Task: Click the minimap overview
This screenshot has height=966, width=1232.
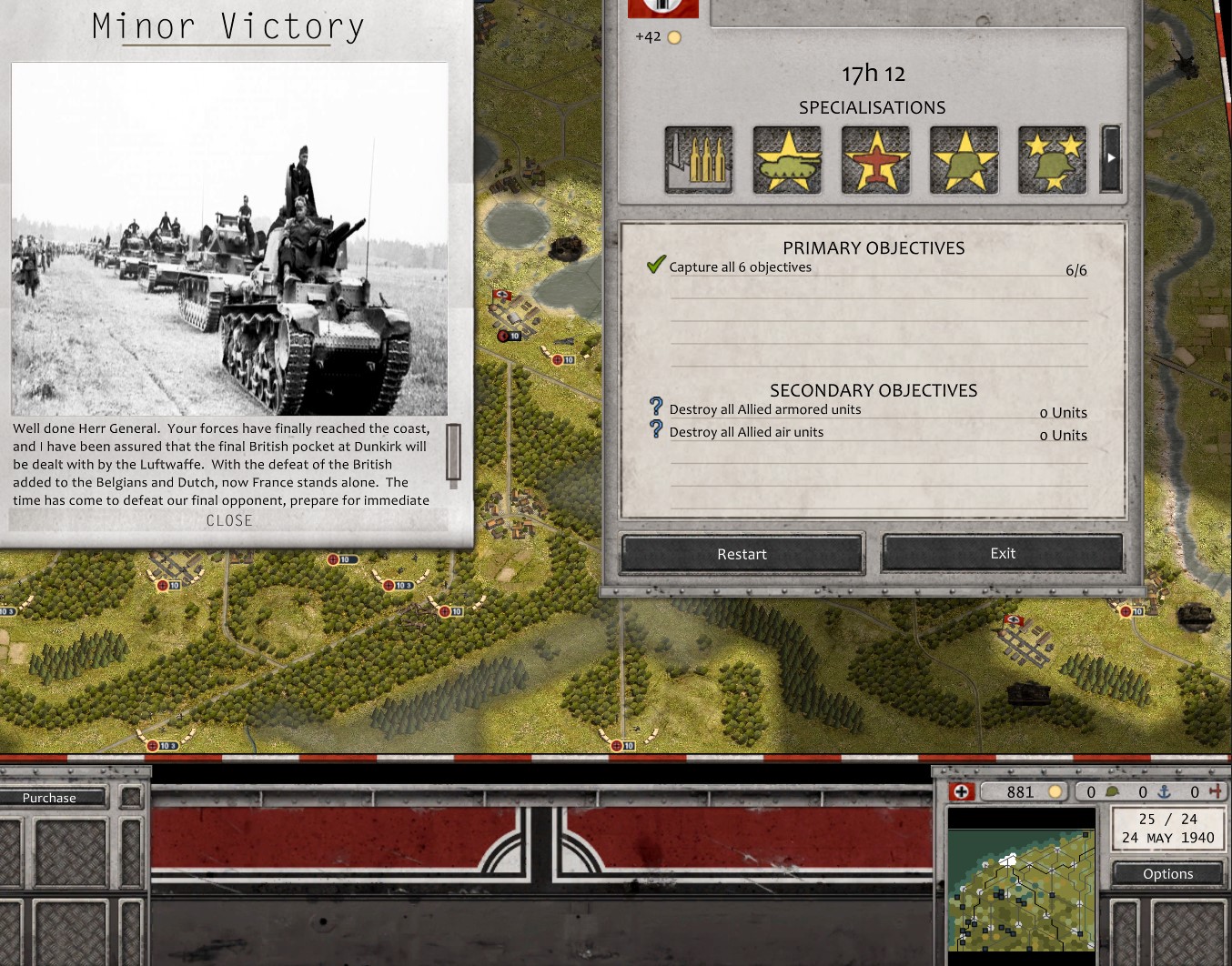Action: [1021, 891]
